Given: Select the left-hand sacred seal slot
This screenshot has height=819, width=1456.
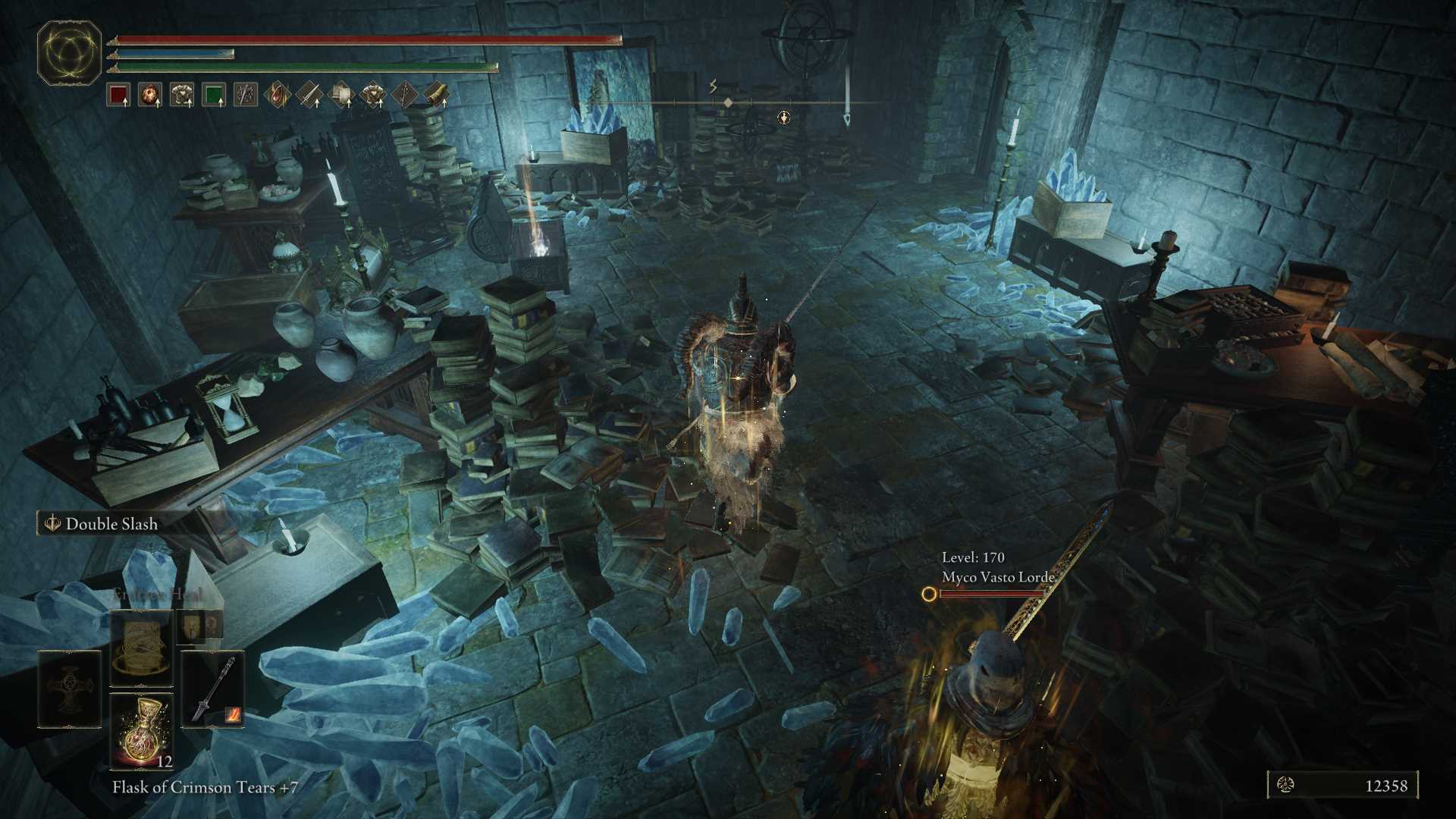Looking at the screenshot, I should pyautogui.click(x=70, y=688).
